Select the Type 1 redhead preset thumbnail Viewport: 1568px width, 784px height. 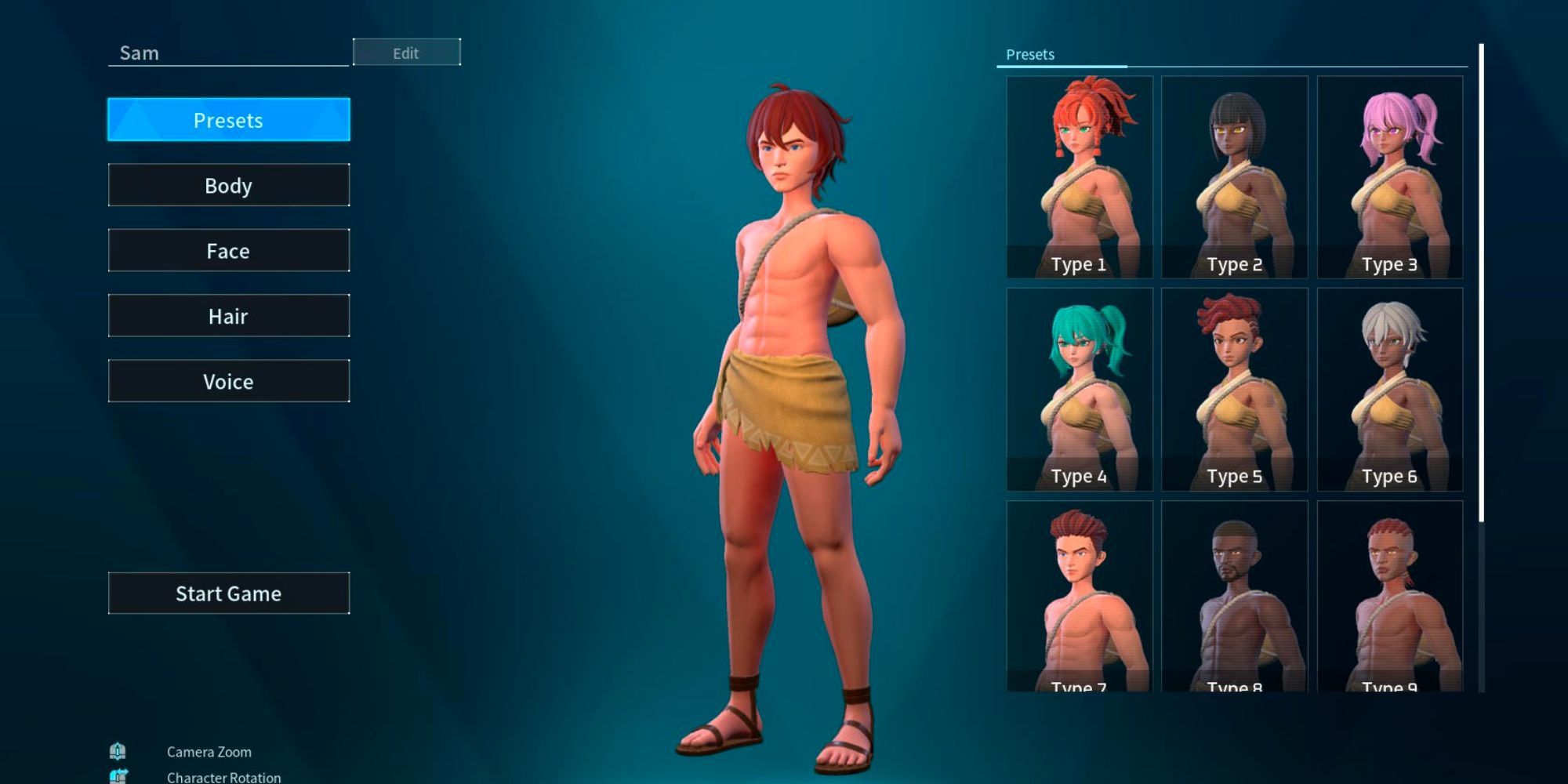pos(1080,172)
